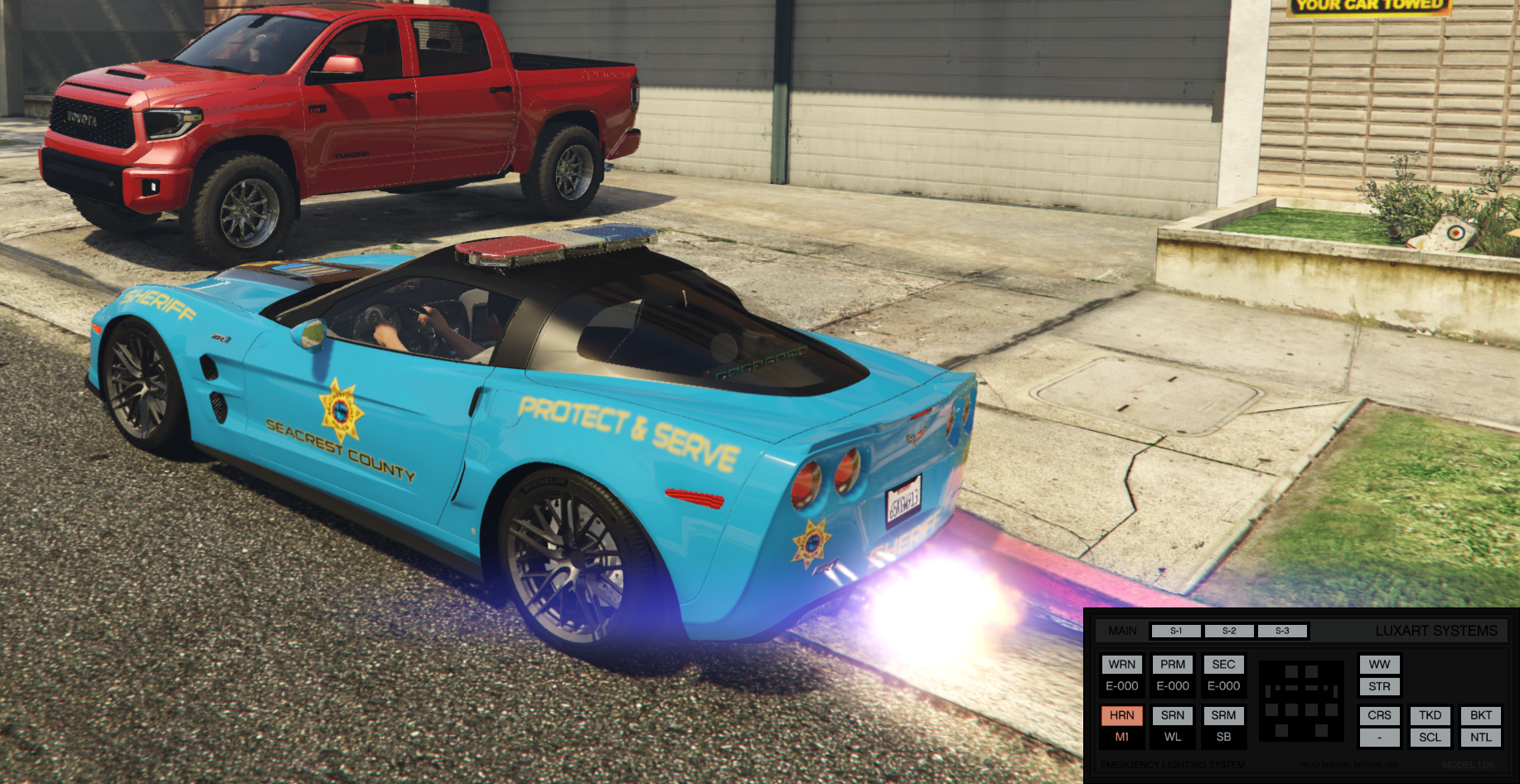Click the dash button below CRS
1520x784 pixels.
(x=1379, y=737)
